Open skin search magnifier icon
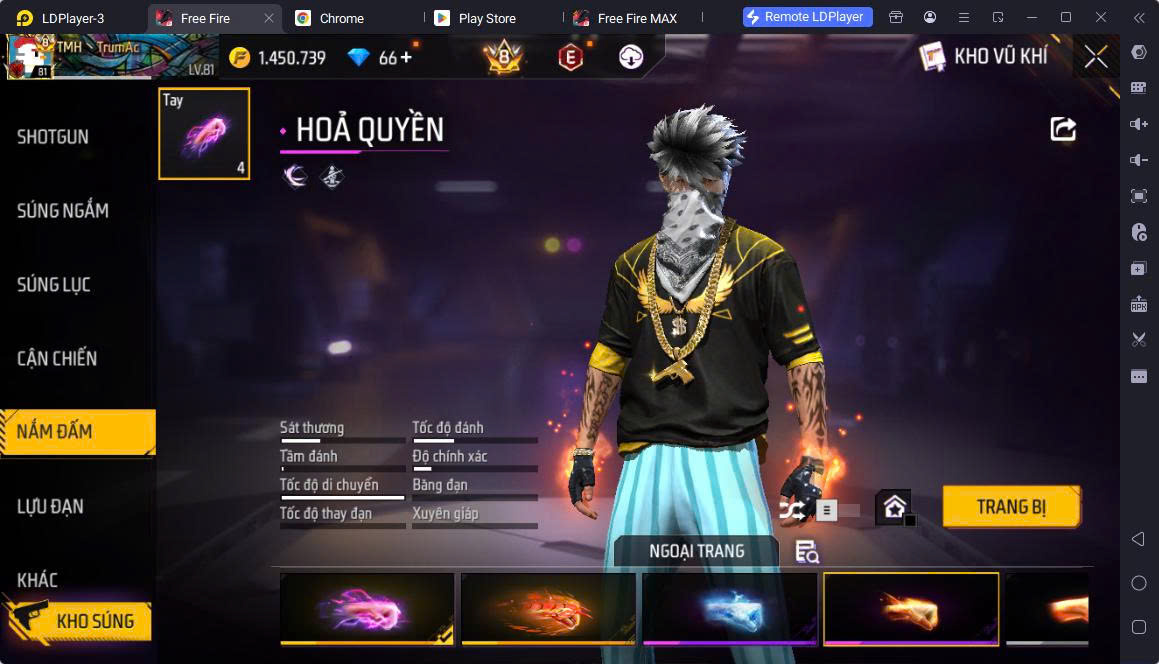Viewport: 1159px width, 664px height. coord(806,551)
